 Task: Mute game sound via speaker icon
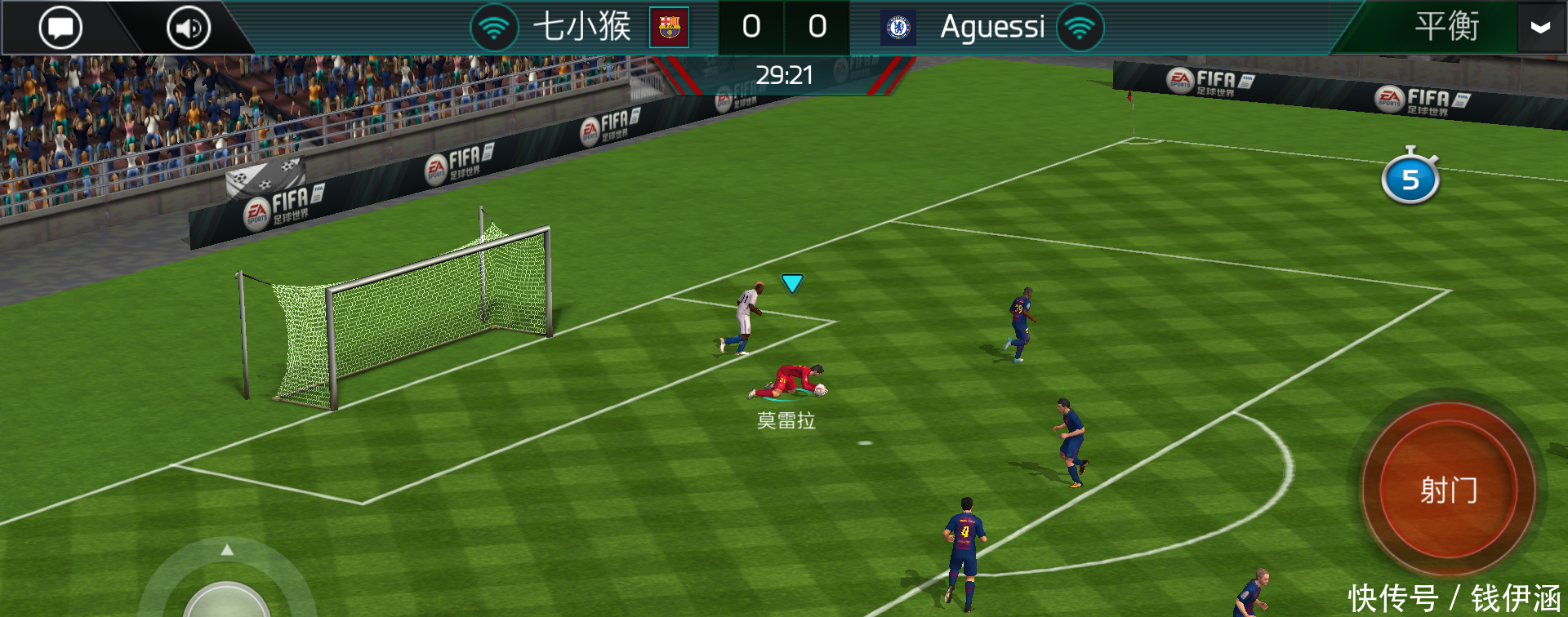pyautogui.click(x=187, y=27)
